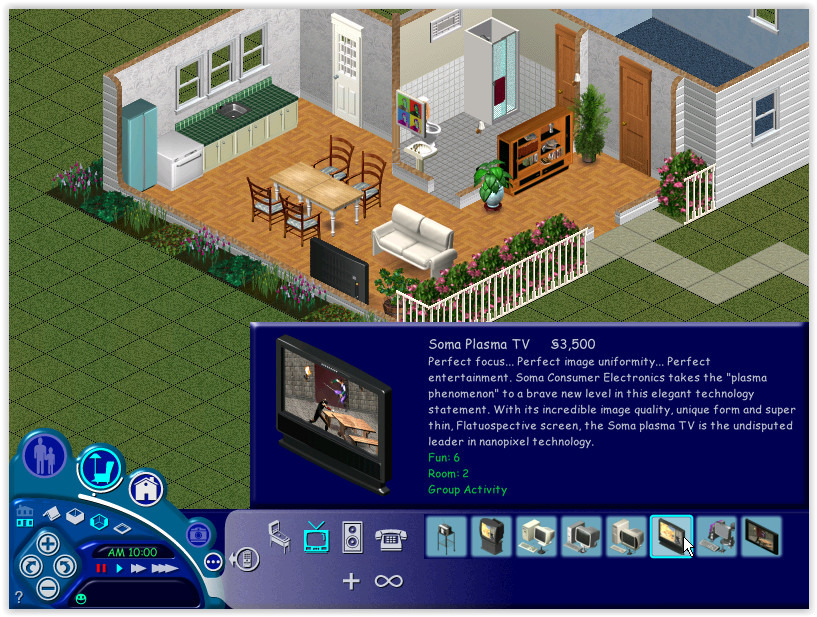This screenshot has width=817, height=617.
Task: Zoom in with the plus button
Action: (x=47, y=544)
